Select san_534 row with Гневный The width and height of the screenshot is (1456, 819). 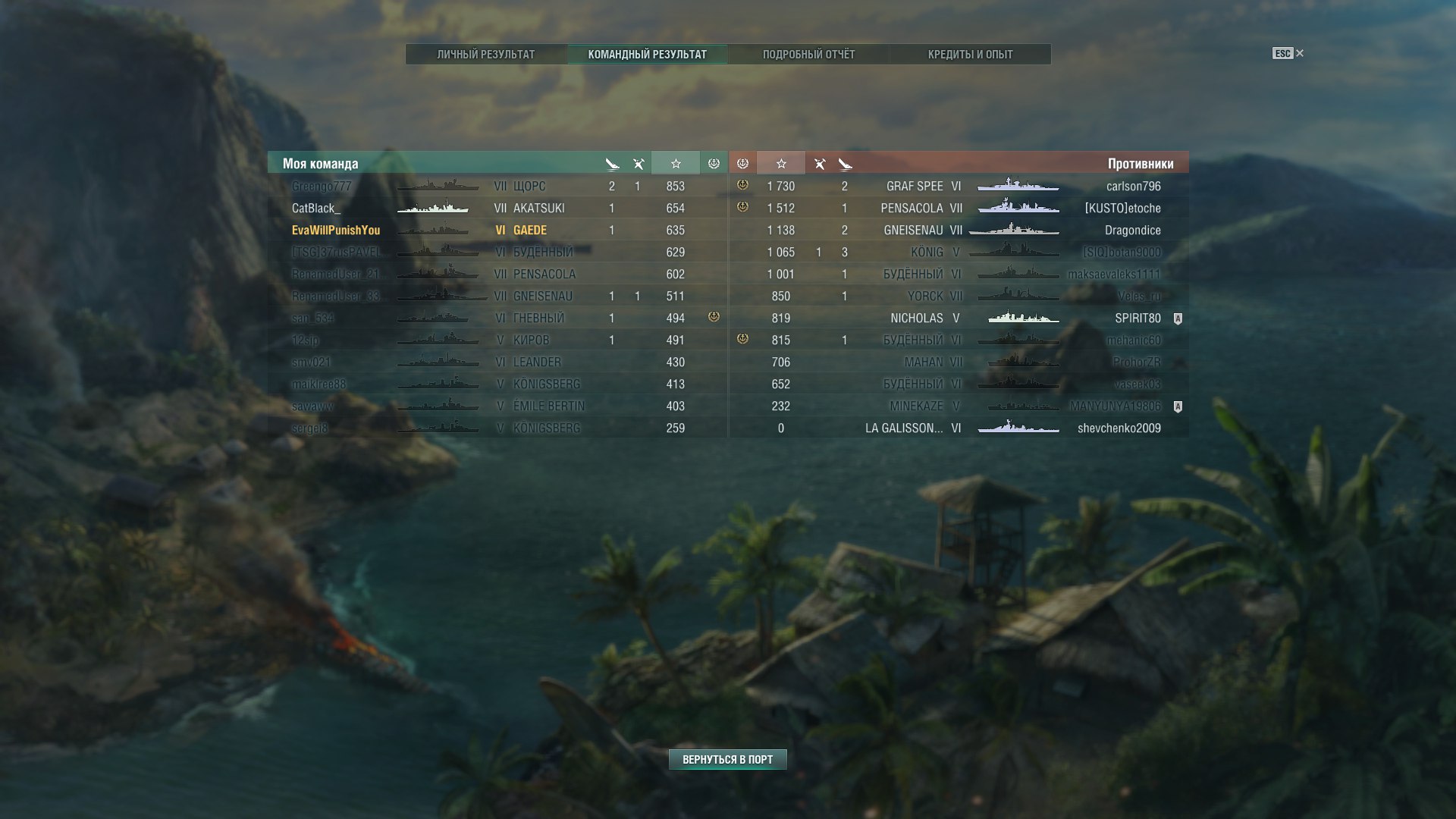coord(312,318)
